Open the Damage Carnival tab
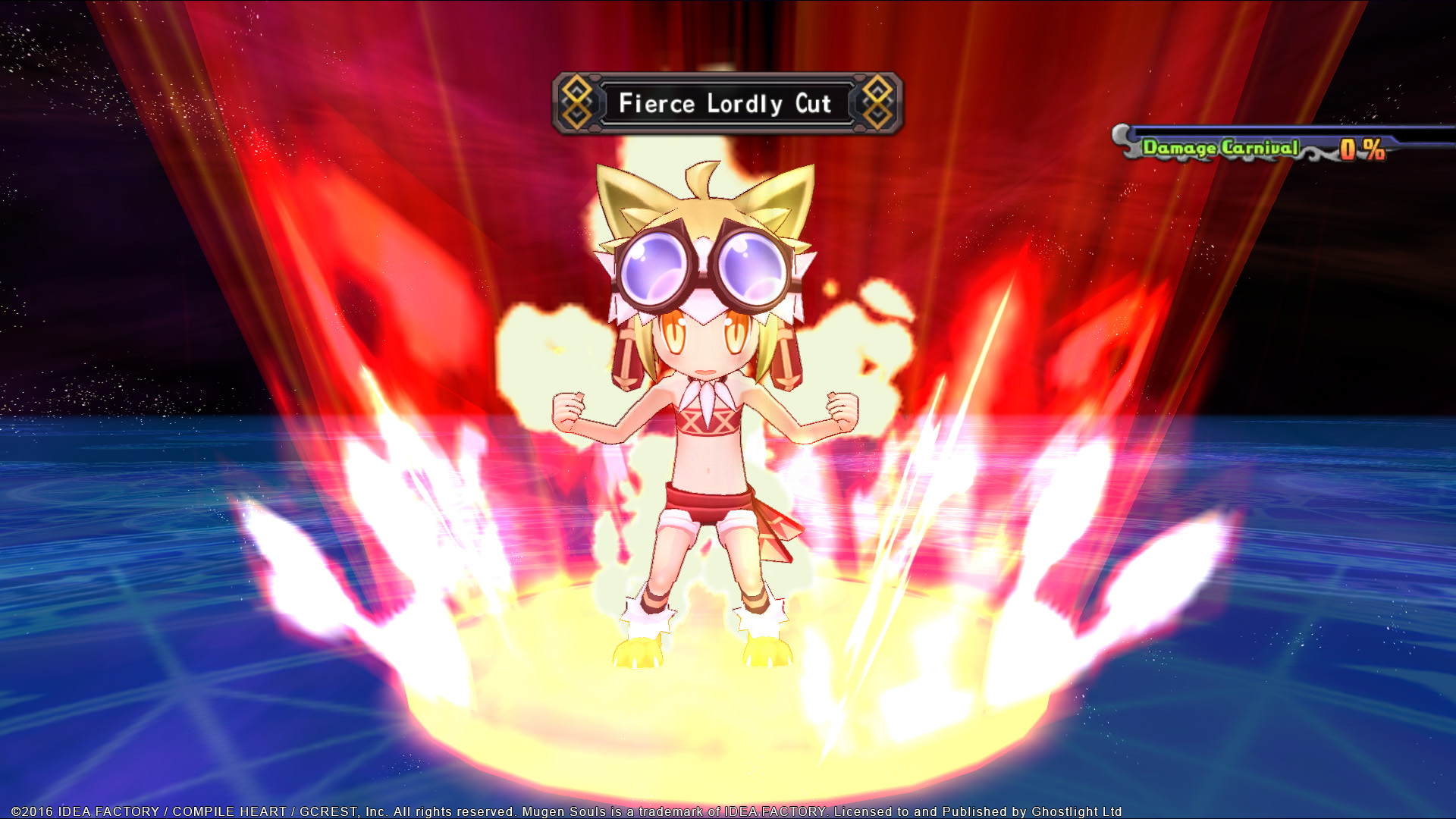The image size is (1456, 819). coord(1221,148)
